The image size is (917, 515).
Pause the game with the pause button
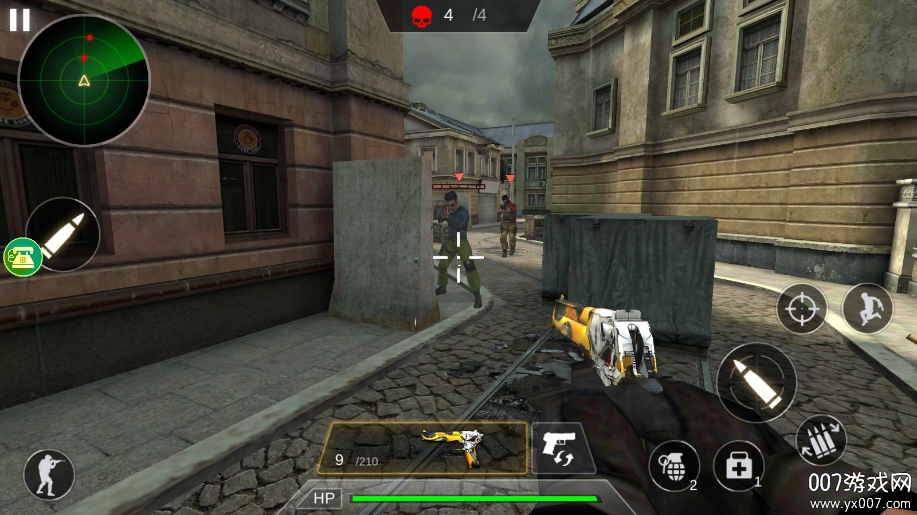[x=19, y=19]
